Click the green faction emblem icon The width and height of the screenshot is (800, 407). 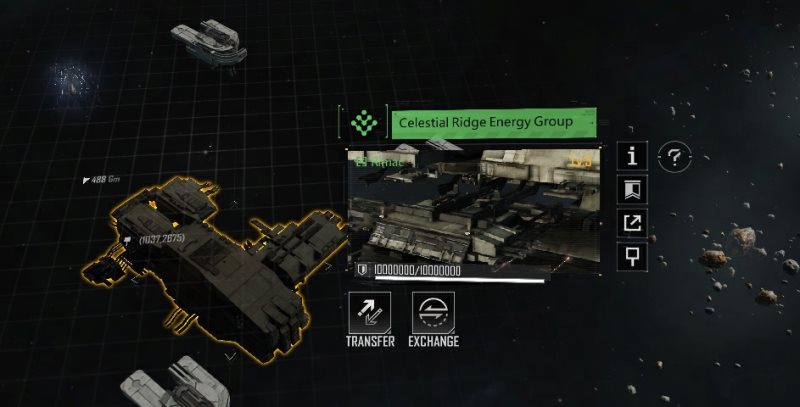coord(363,123)
